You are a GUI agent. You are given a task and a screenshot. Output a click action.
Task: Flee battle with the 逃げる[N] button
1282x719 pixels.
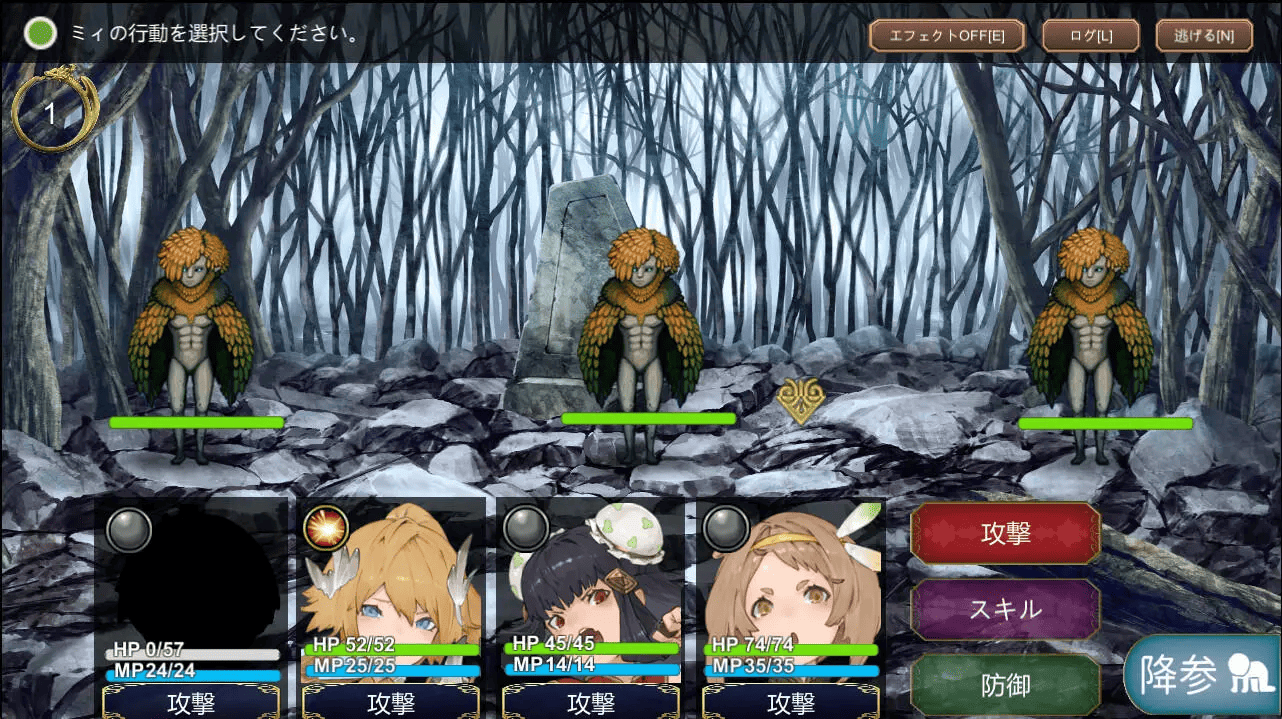click(x=1203, y=36)
